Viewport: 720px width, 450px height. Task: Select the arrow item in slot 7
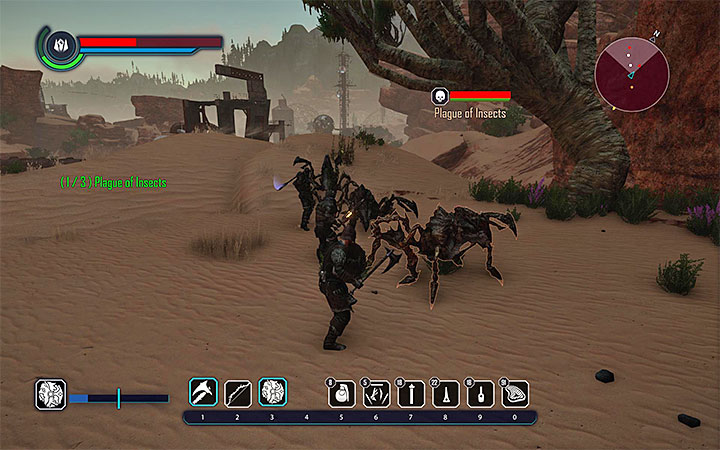(411, 394)
